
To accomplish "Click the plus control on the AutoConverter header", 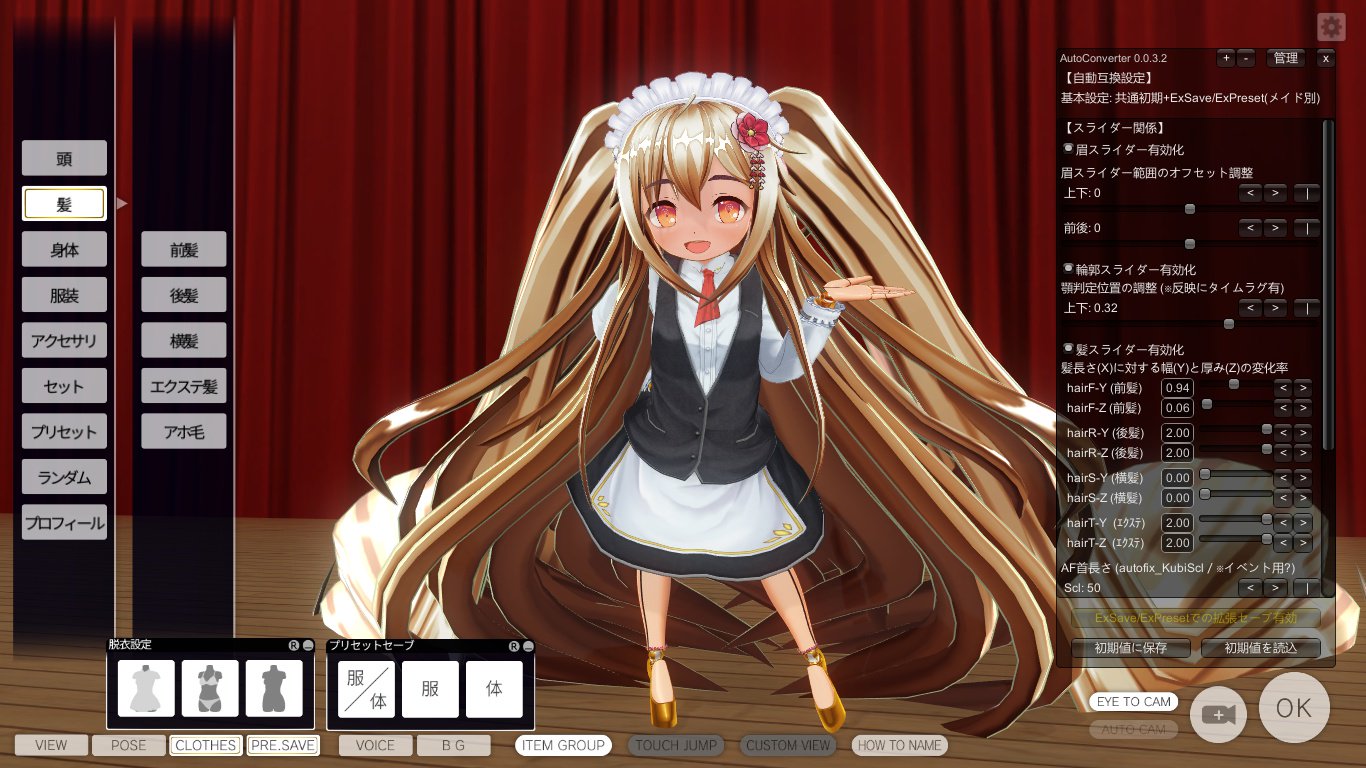I will pyautogui.click(x=1226, y=58).
